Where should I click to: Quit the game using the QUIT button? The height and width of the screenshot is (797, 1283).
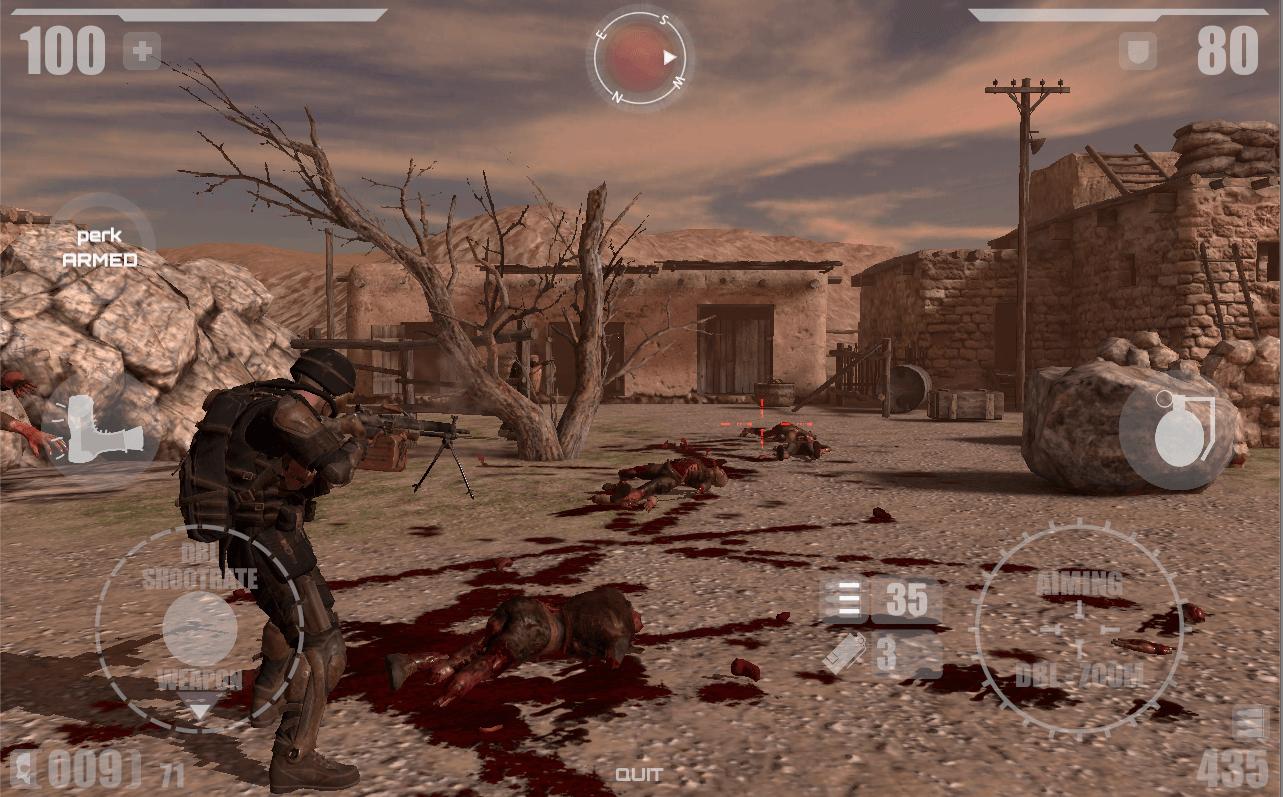coord(638,774)
